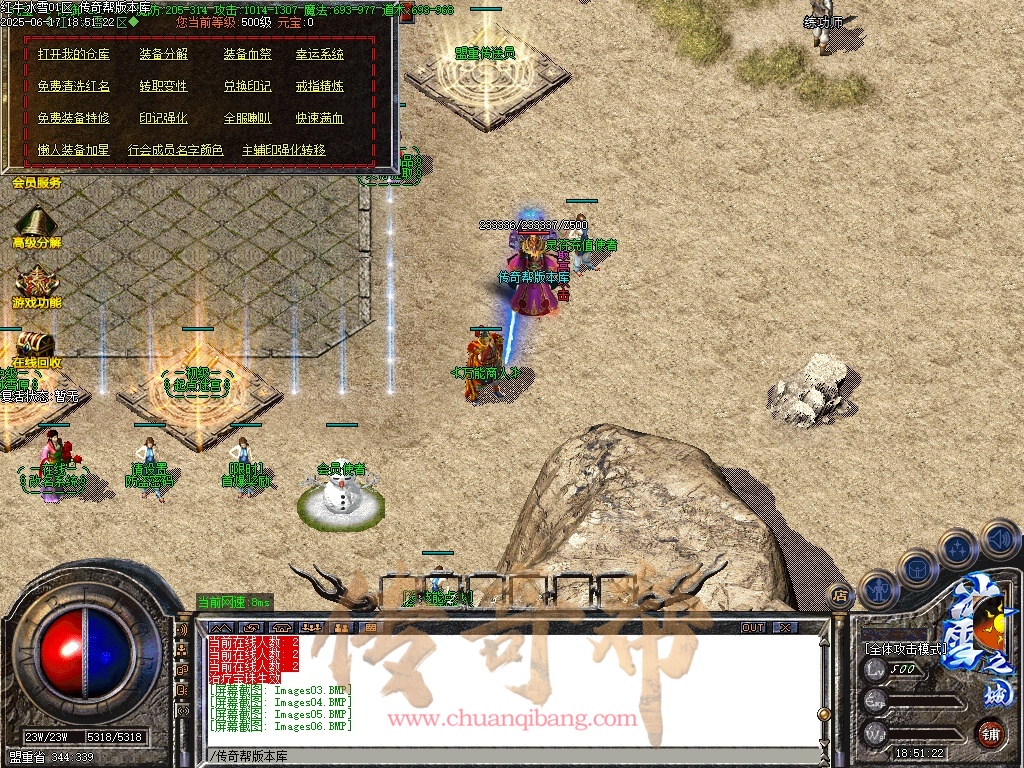Close the chat window with X
Image resolution: width=1024 pixels, height=768 pixels.
point(786,627)
